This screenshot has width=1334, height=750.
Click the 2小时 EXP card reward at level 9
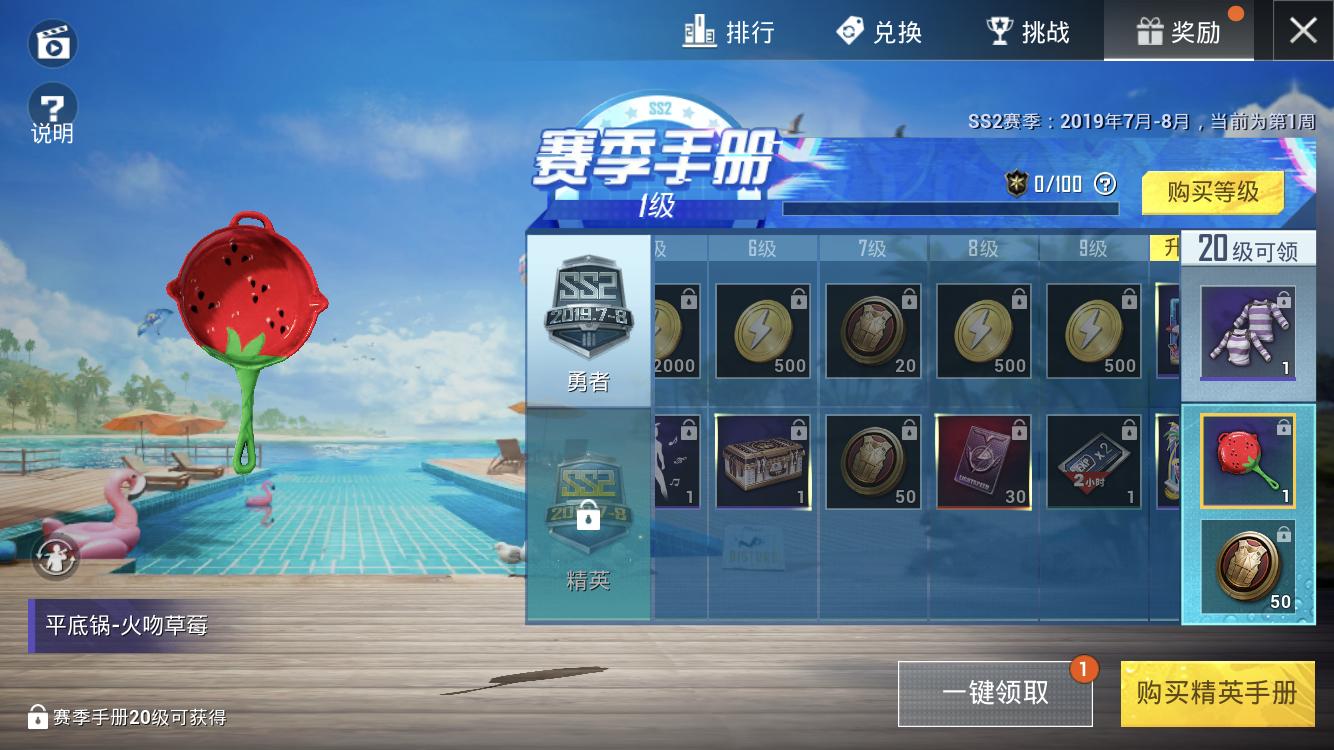click(x=1093, y=462)
